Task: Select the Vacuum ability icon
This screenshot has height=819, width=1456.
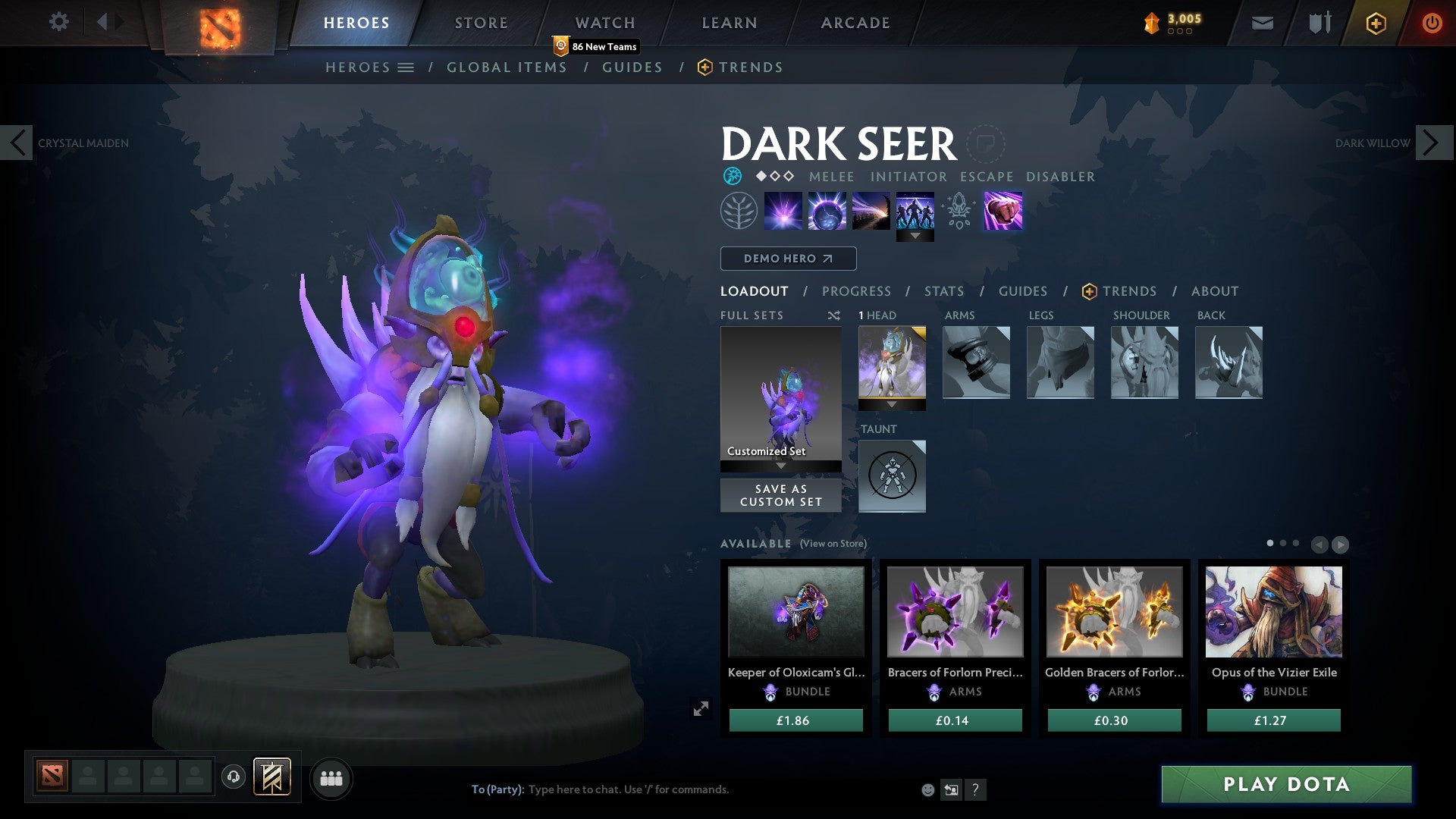Action: 784,210
